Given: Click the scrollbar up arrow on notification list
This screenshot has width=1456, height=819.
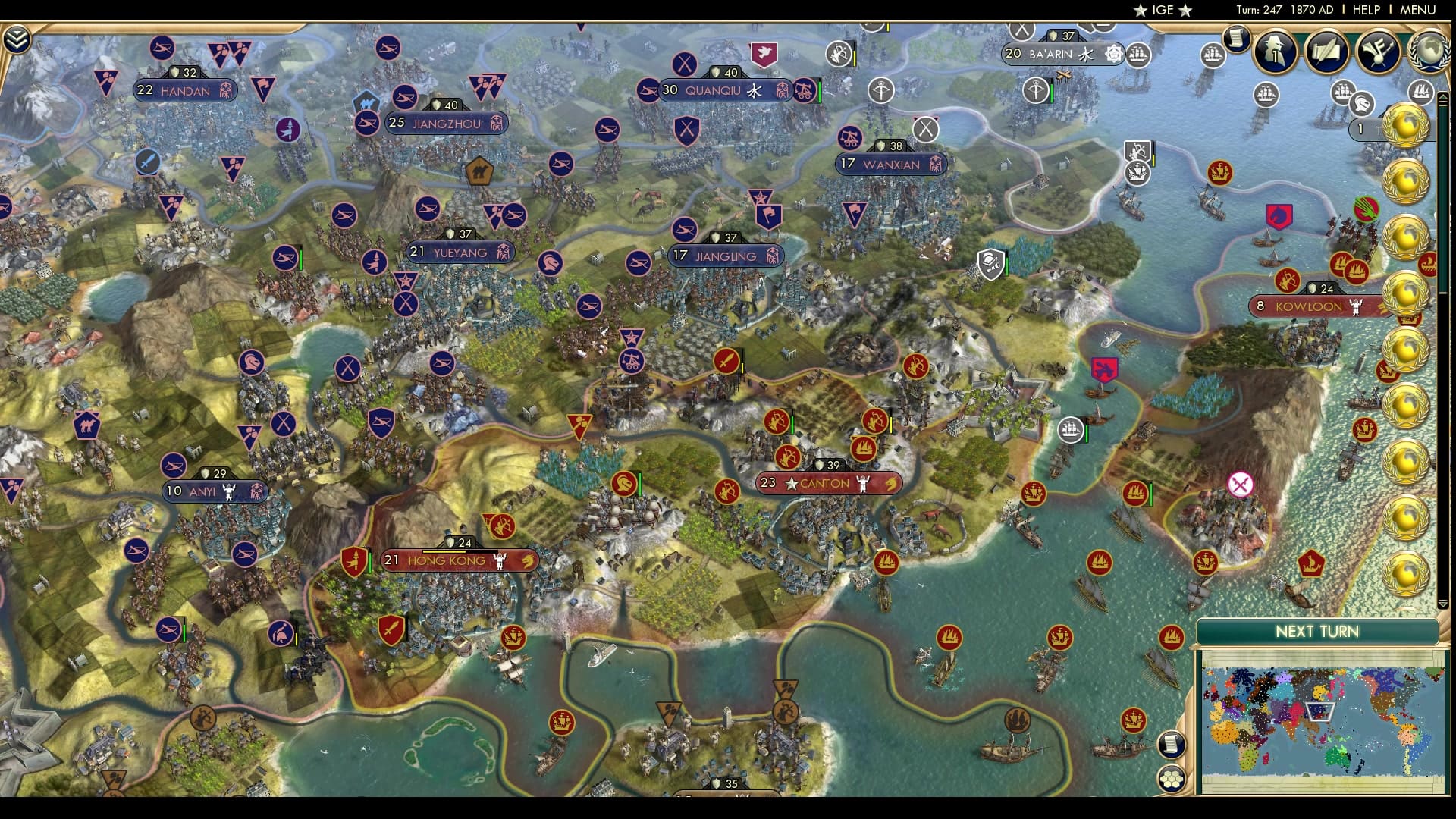Looking at the screenshot, I should [1442, 97].
